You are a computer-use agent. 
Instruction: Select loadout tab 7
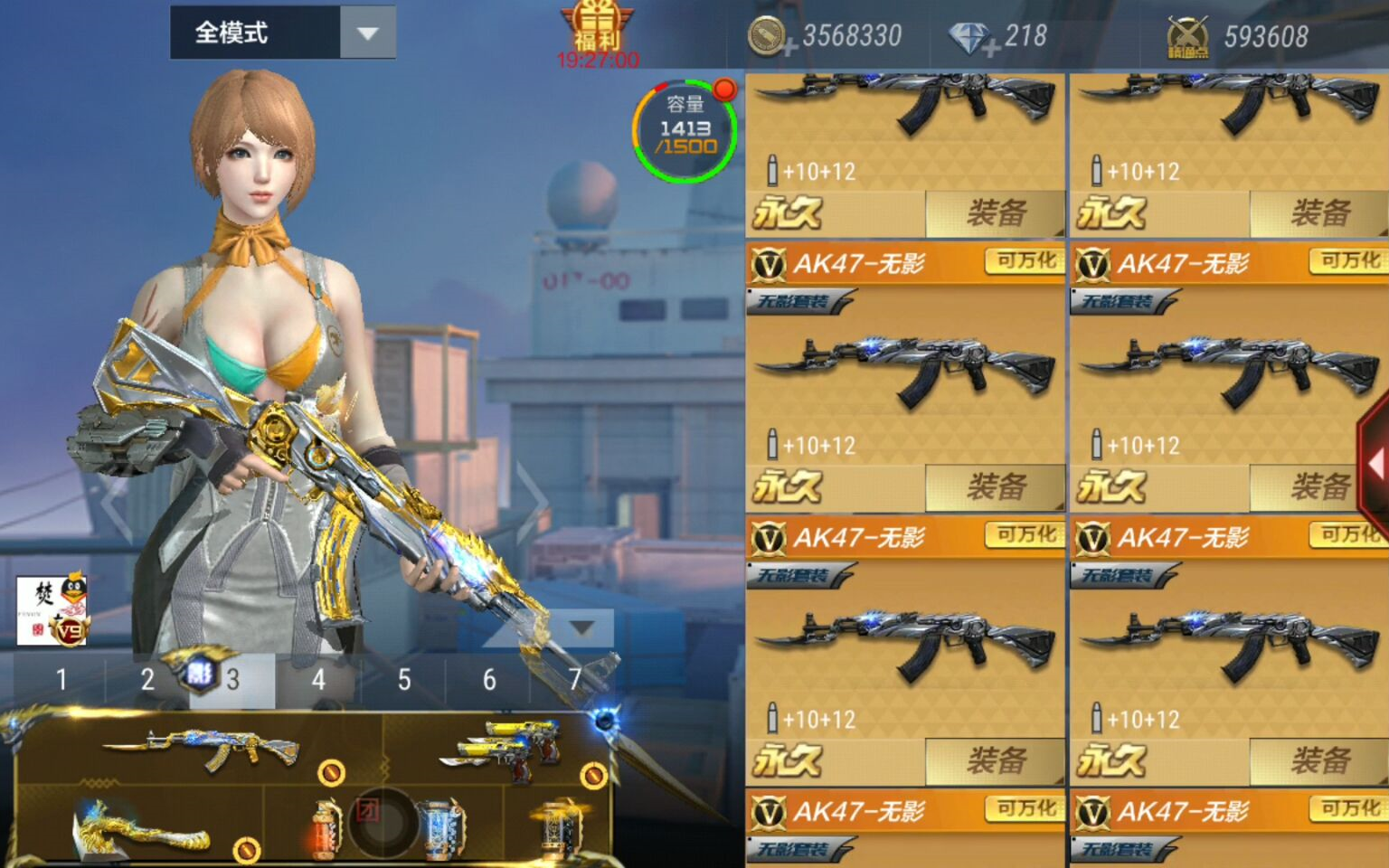[x=574, y=680]
